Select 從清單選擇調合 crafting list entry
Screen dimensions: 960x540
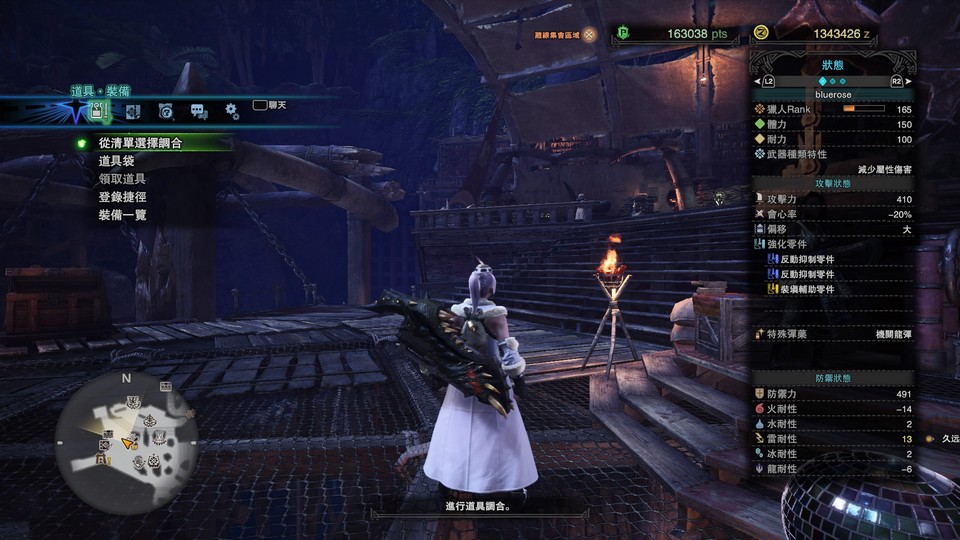140,143
